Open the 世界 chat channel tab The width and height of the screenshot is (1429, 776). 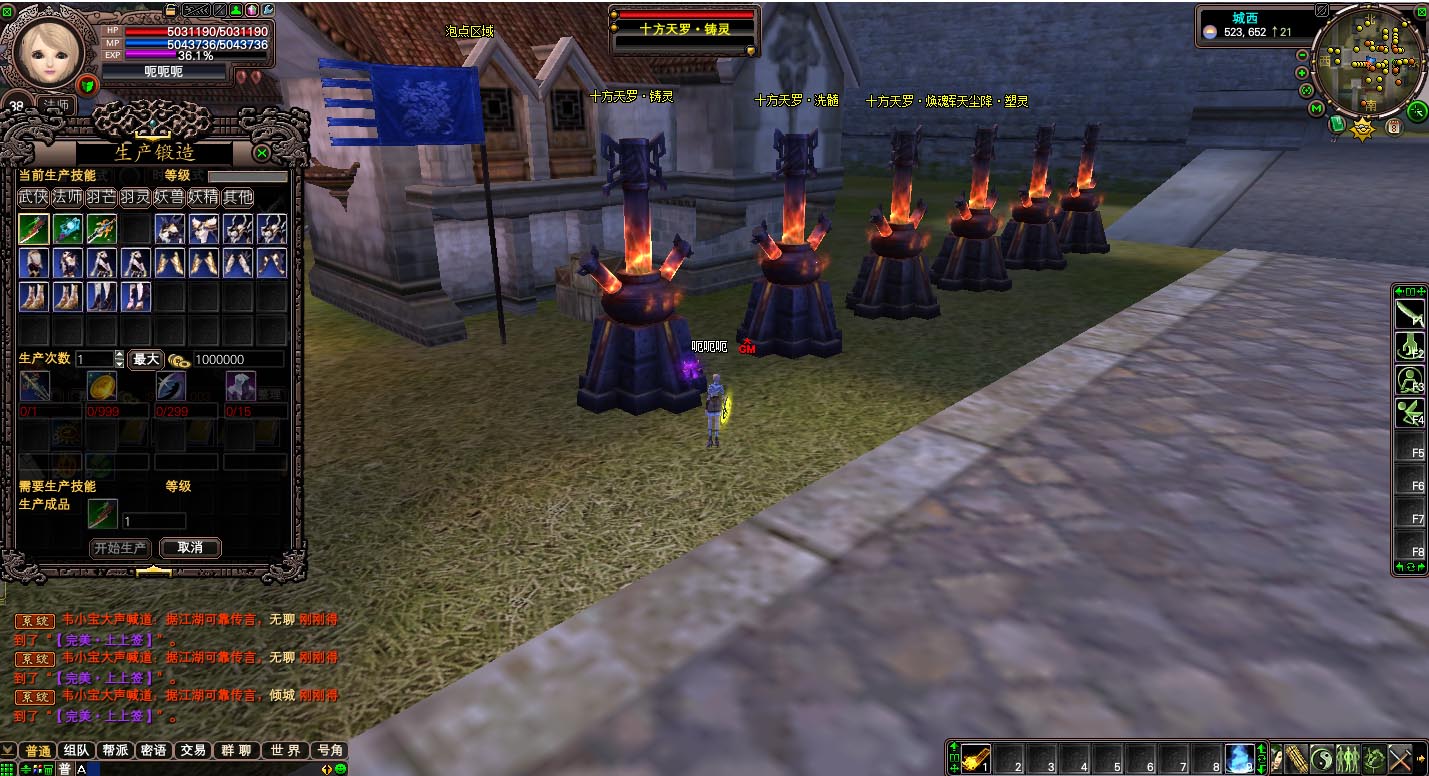point(285,750)
